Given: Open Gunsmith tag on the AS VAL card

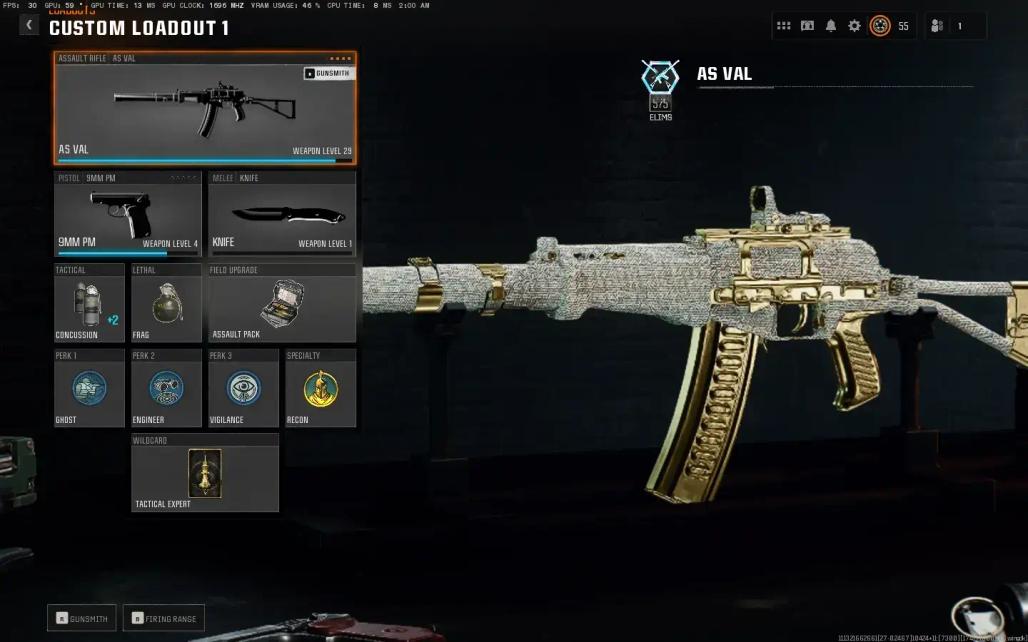Looking at the screenshot, I should pos(328,73).
